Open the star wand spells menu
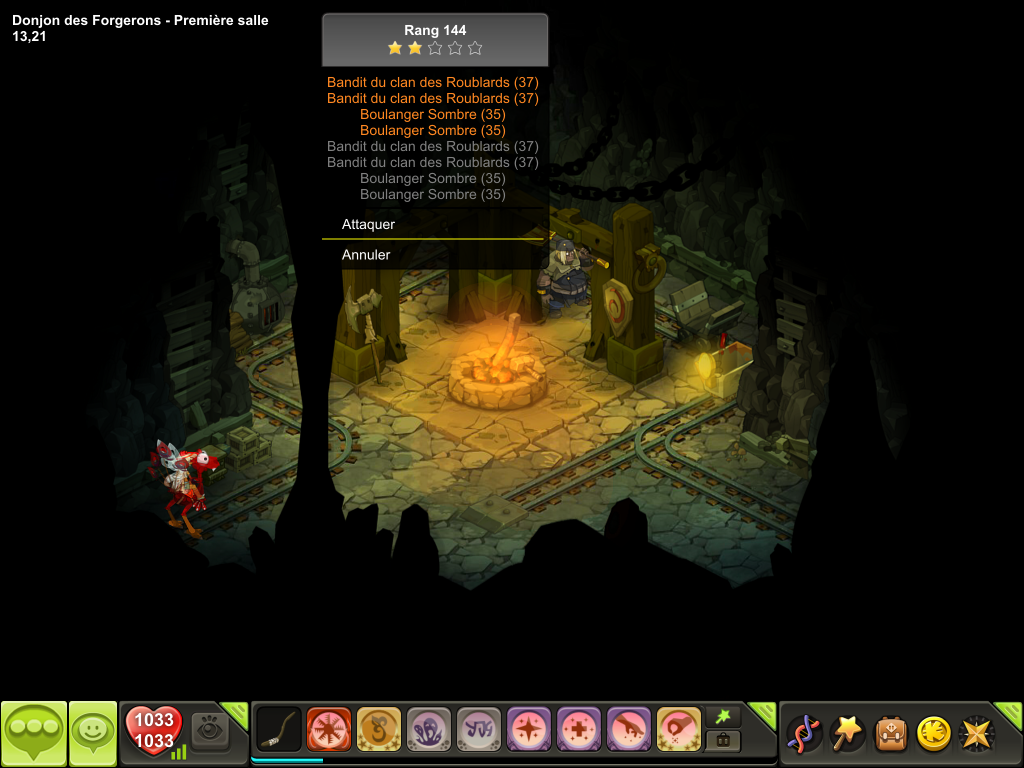Viewport: 1024px width, 768px height. pos(848,733)
